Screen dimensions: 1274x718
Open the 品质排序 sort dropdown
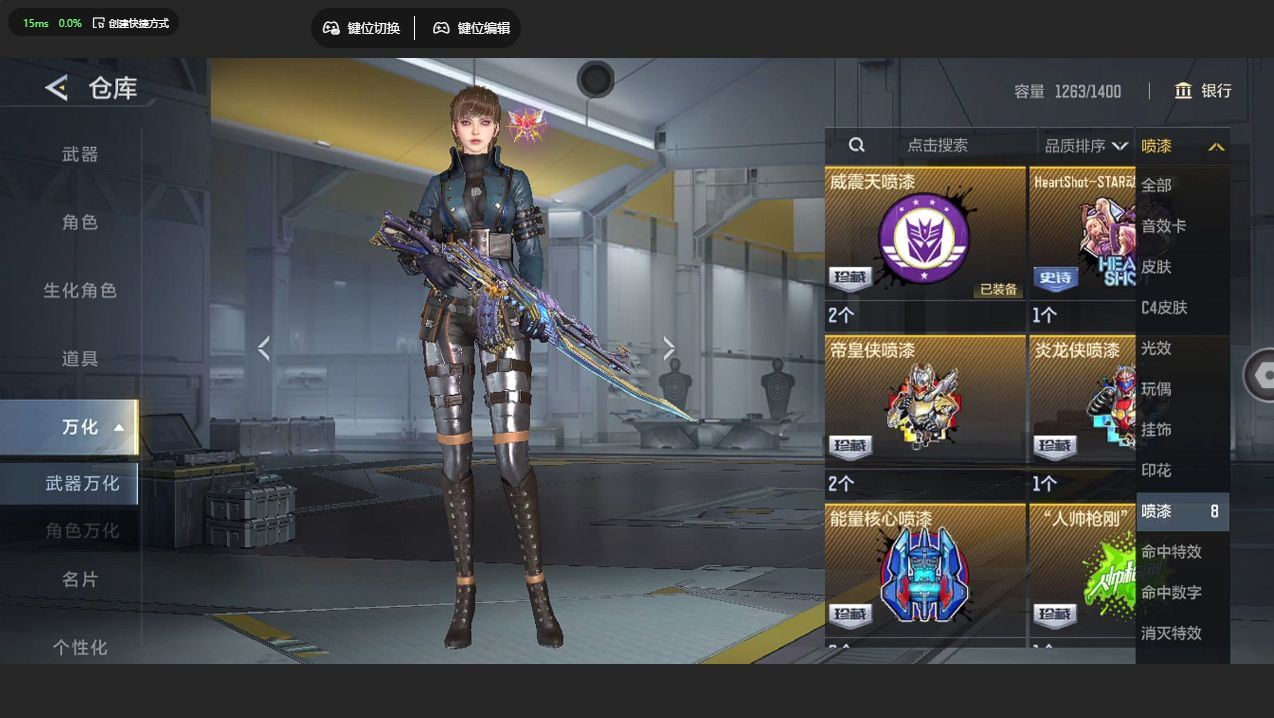(x=1086, y=146)
